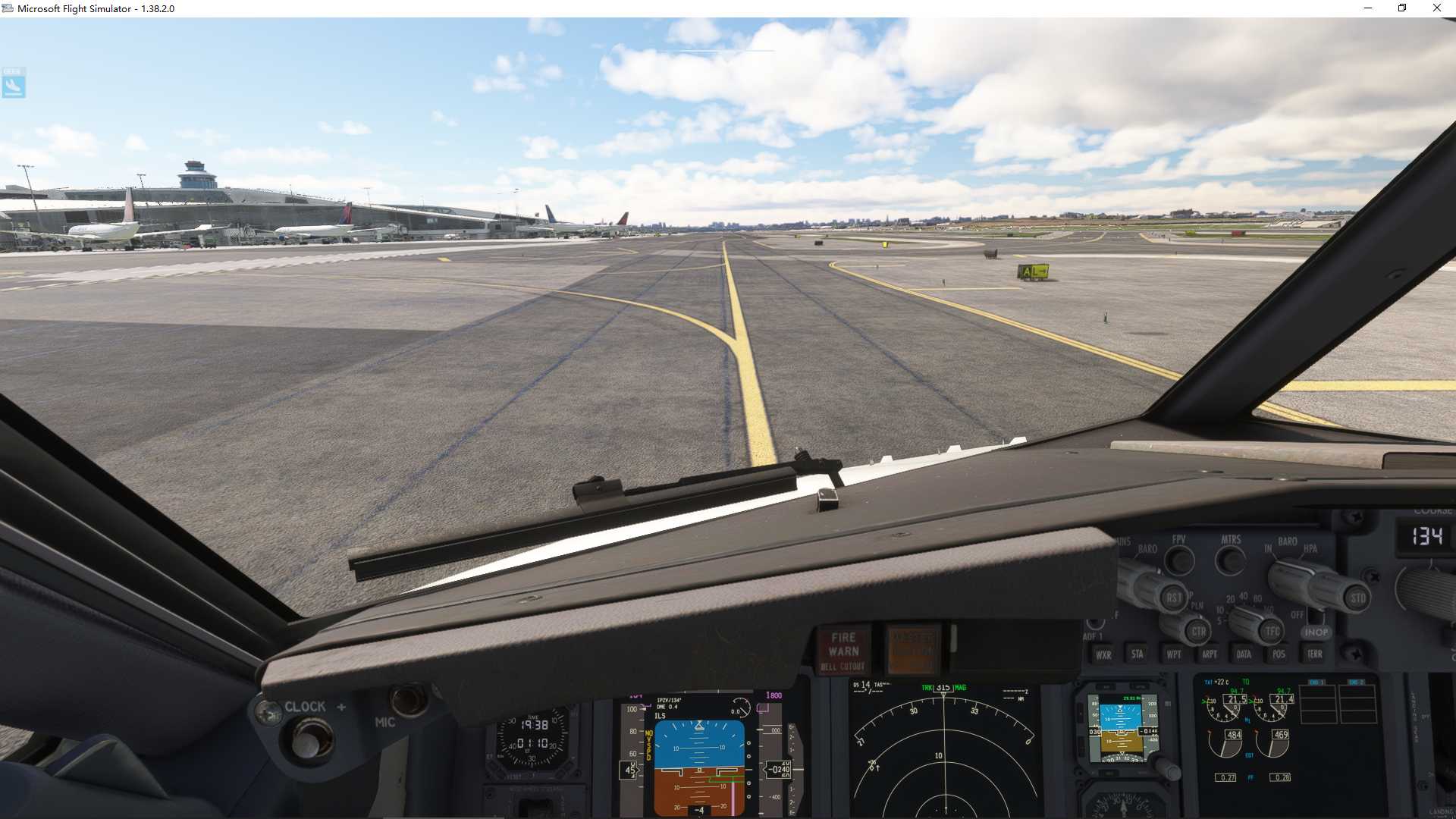This screenshot has height=819, width=1456.
Task: Toggle the STA map button
Action: tap(1137, 654)
